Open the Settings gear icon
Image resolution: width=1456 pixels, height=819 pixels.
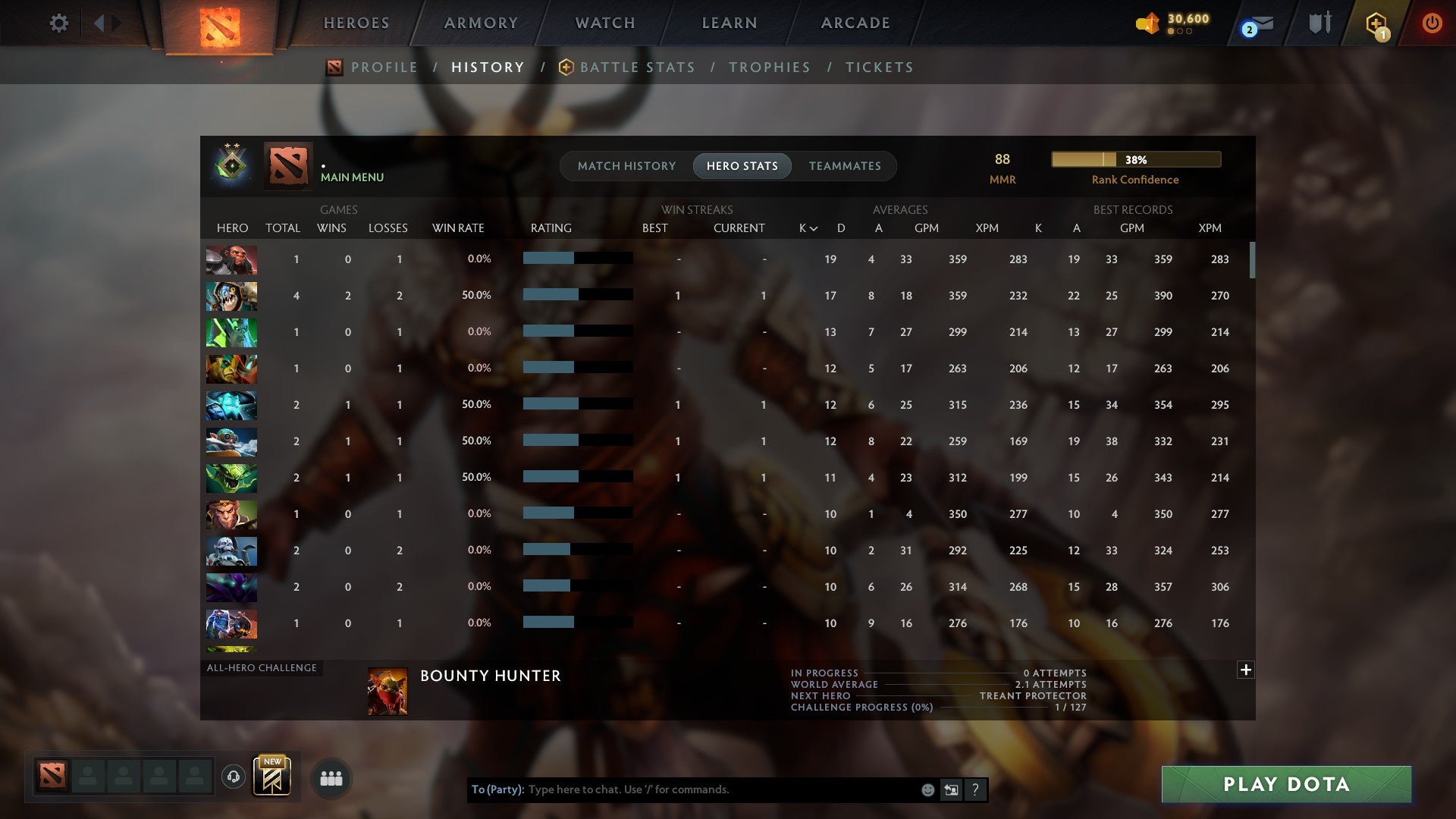tap(59, 23)
